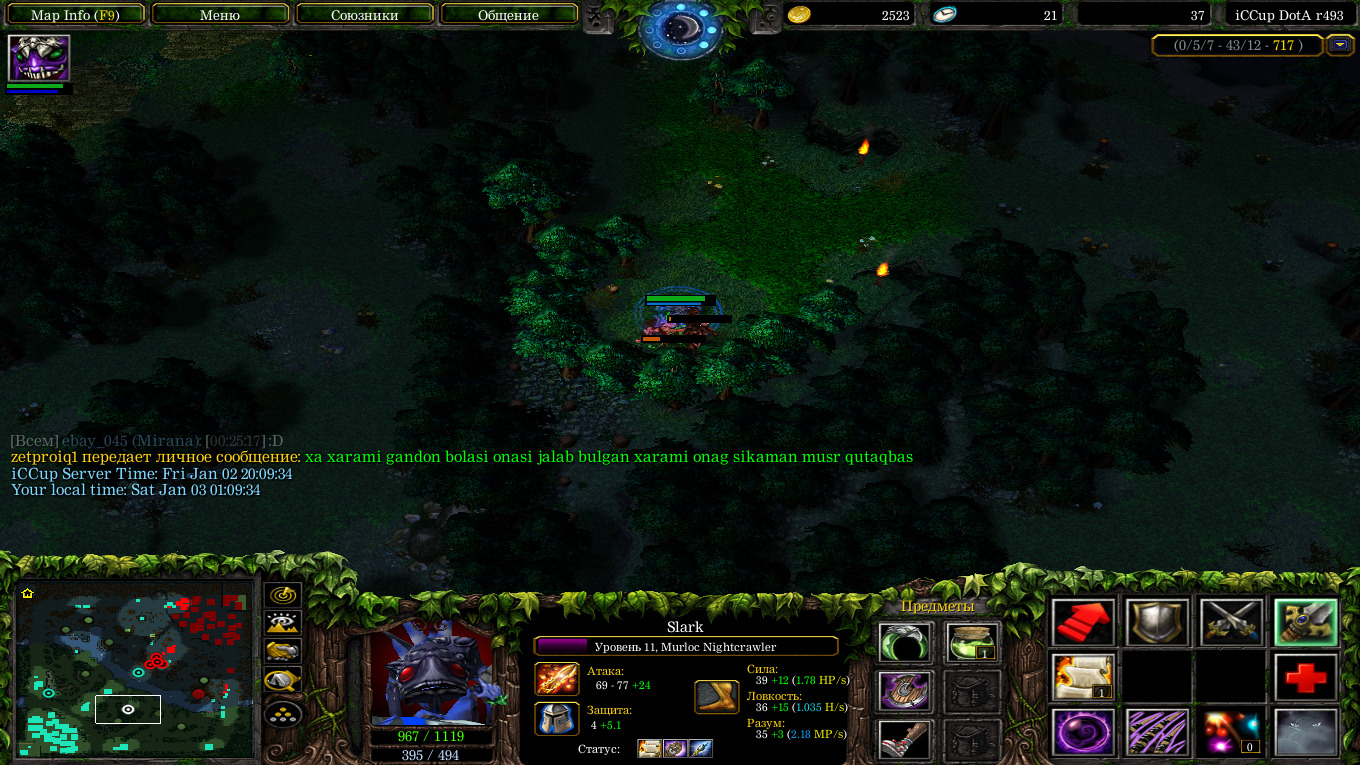Click on the minimap
The height and width of the screenshot is (765, 1360).
(134, 668)
